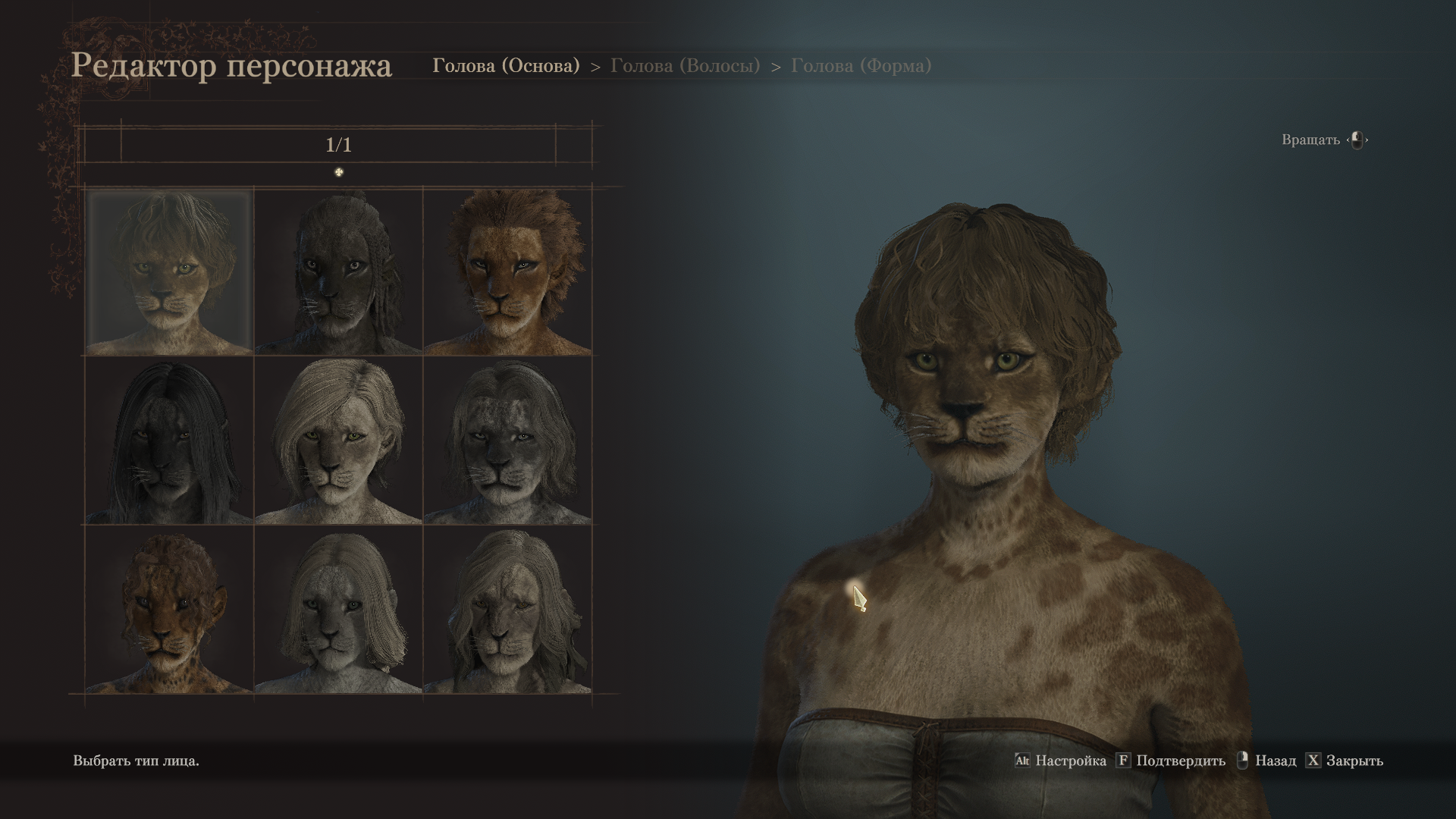Pick the orange lion-maned face preset

(507, 272)
